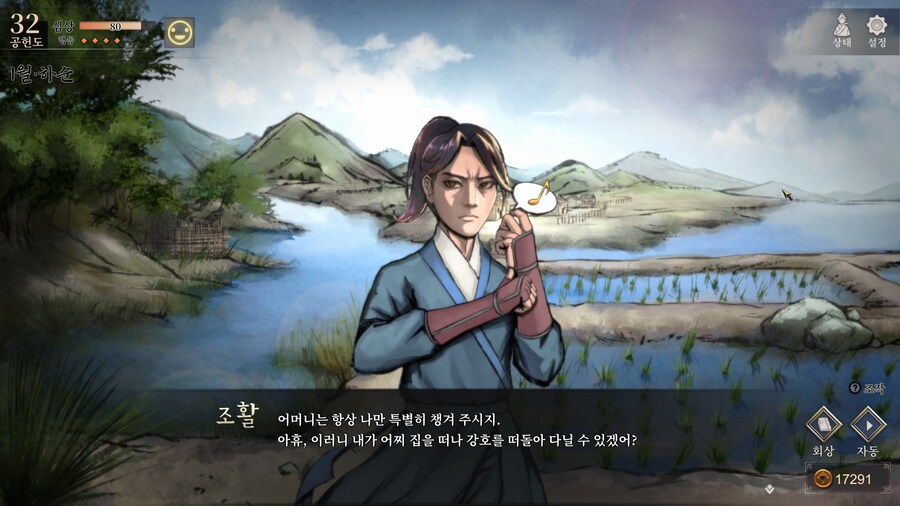Show the 회상 dialogue log

click(824, 427)
